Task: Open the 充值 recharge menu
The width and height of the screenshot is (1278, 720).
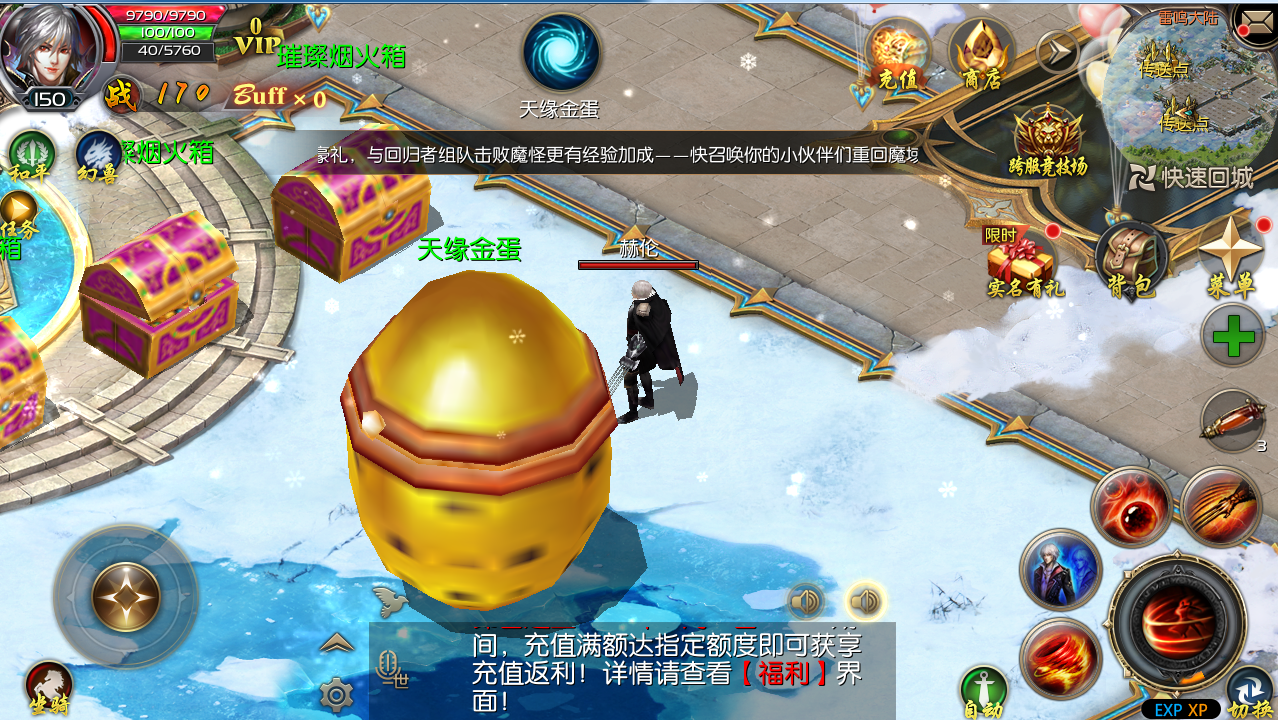Action: [898, 57]
